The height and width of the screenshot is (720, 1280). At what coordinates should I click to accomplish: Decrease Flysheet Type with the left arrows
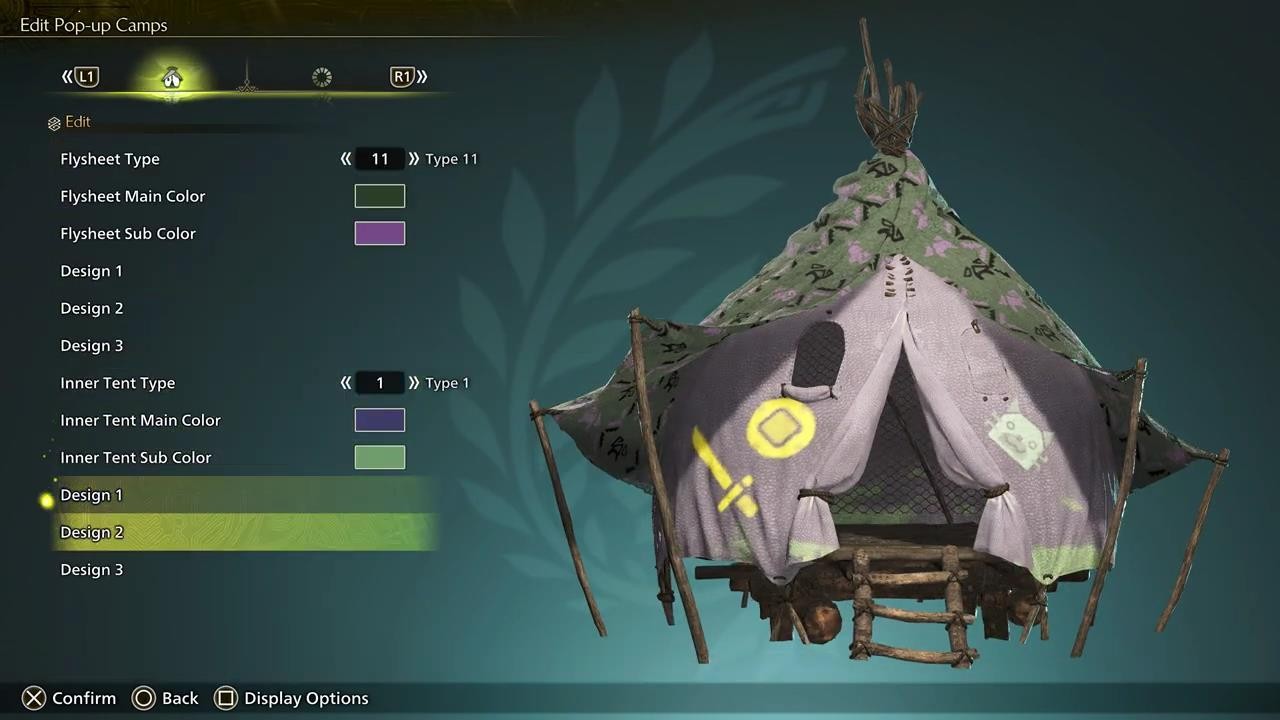click(346, 159)
